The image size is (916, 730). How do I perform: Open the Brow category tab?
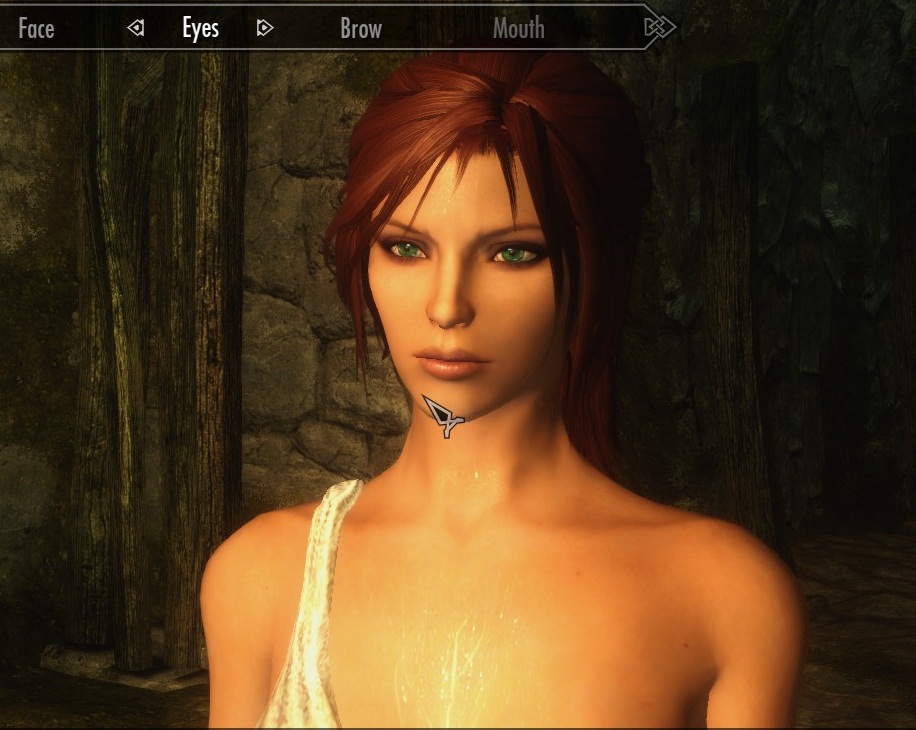point(361,29)
